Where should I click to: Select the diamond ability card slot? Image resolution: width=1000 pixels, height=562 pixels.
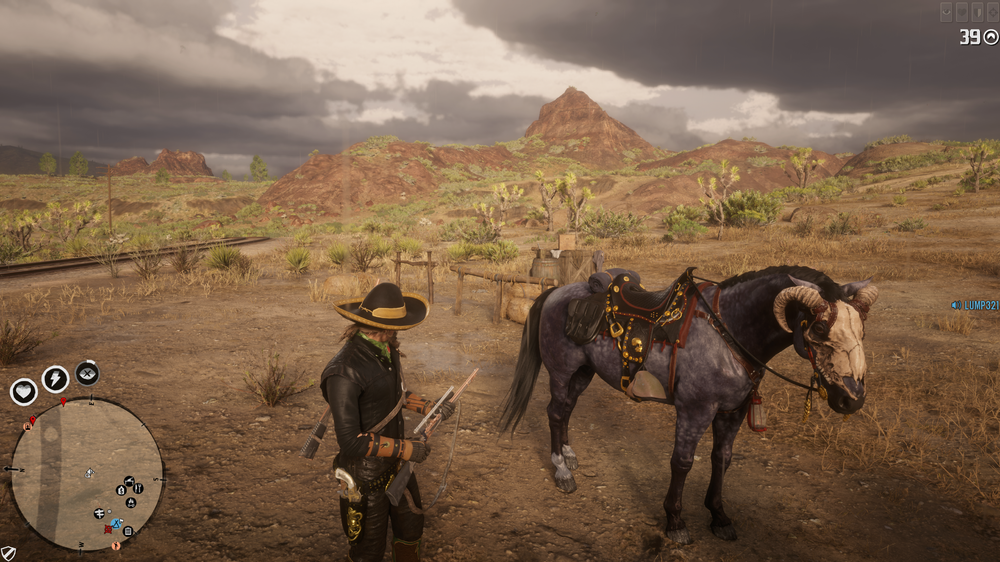(991, 12)
